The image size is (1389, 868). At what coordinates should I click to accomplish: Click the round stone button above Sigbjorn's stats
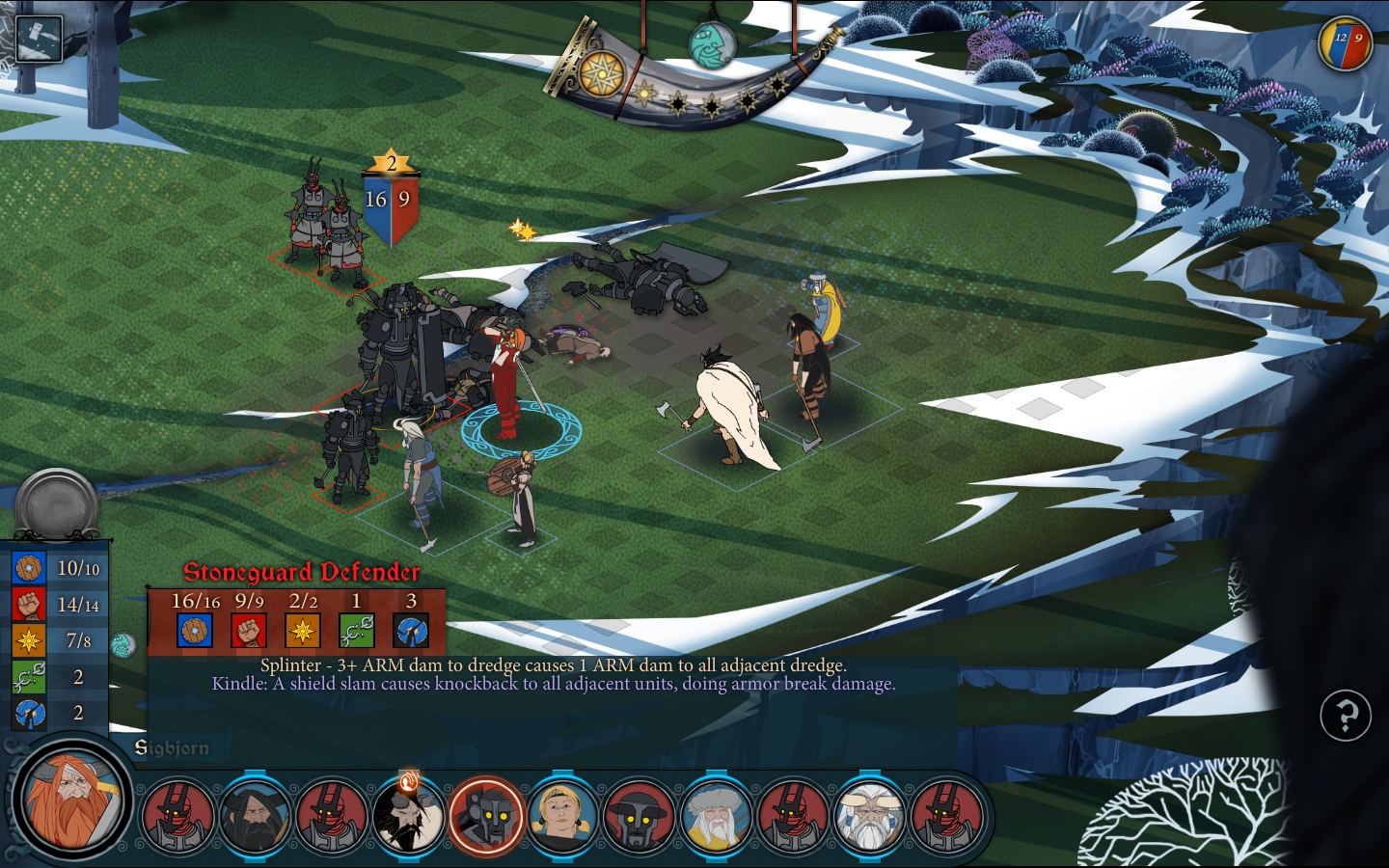tap(57, 504)
